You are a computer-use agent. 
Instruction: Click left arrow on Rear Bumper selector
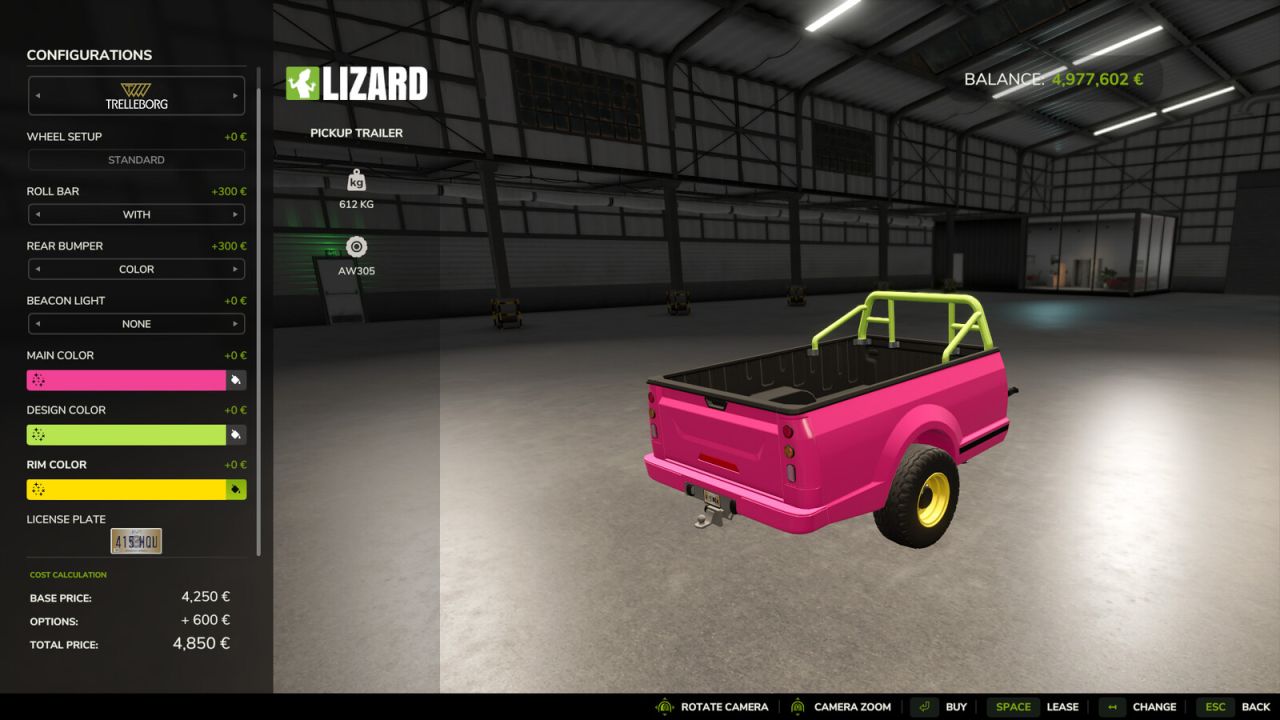[37, 269]
